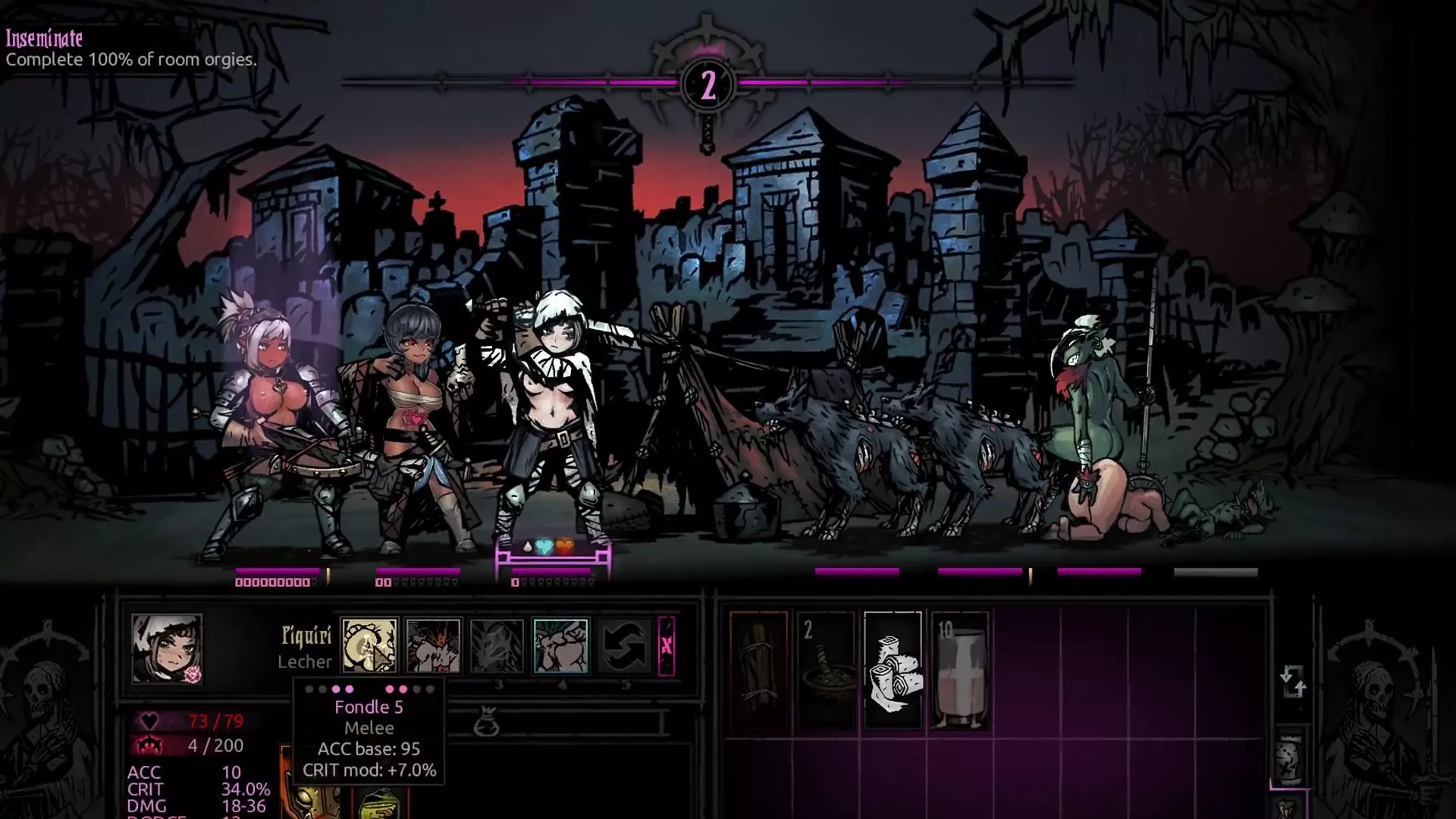The width and height of the screenshot is (1456, 819).
Task: Open the map scroll tab
Action: [1288, 758]
